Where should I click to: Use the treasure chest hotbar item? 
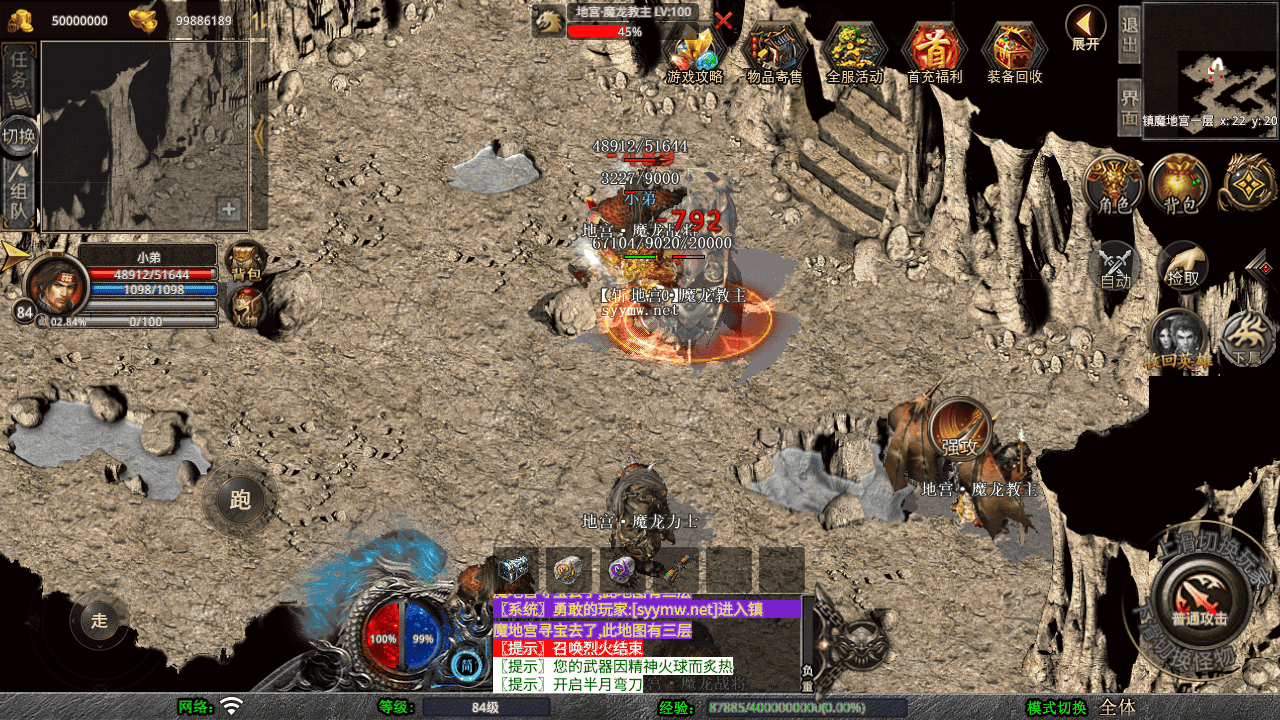516,570
